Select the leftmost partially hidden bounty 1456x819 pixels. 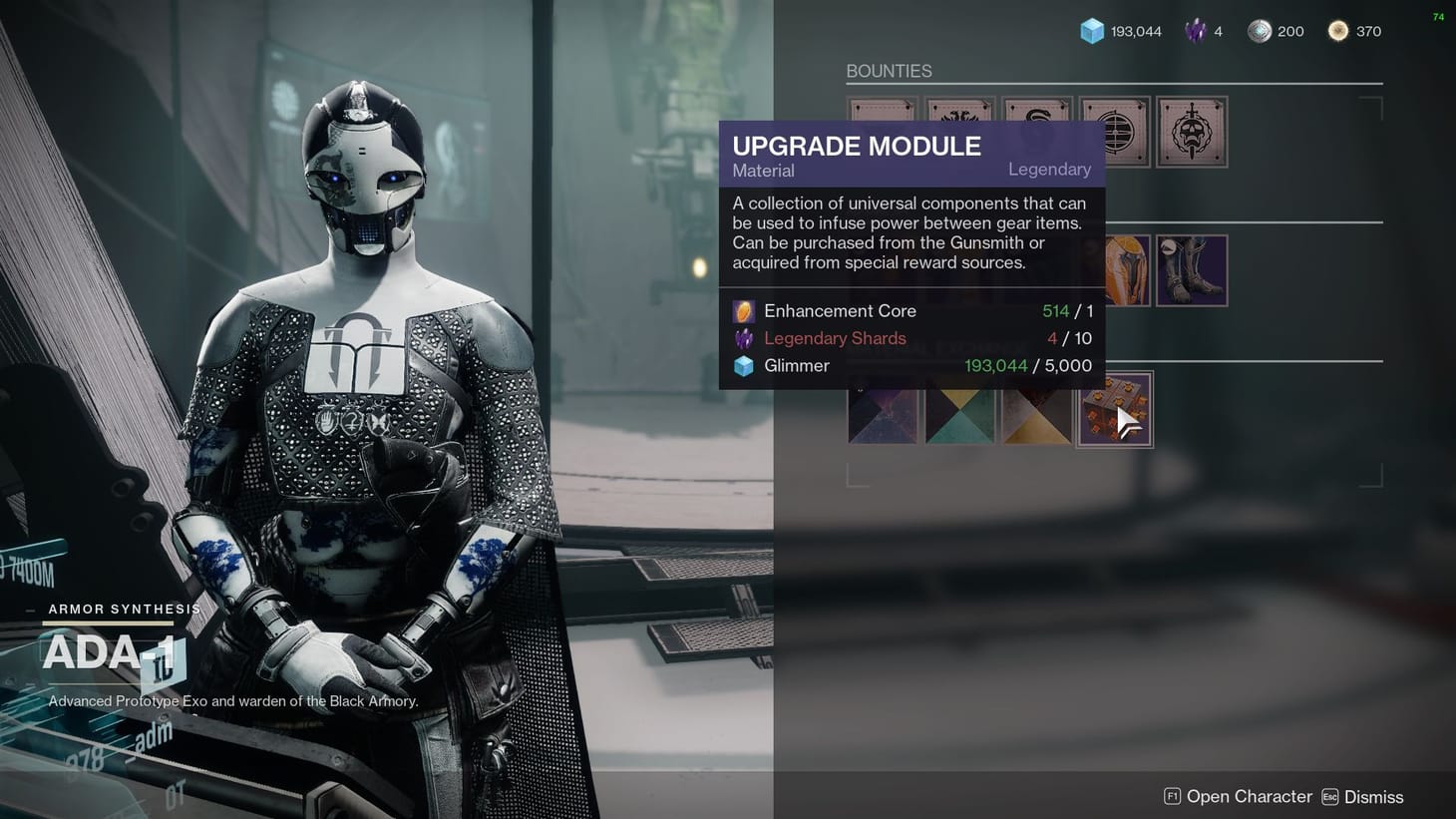point(884,110)
